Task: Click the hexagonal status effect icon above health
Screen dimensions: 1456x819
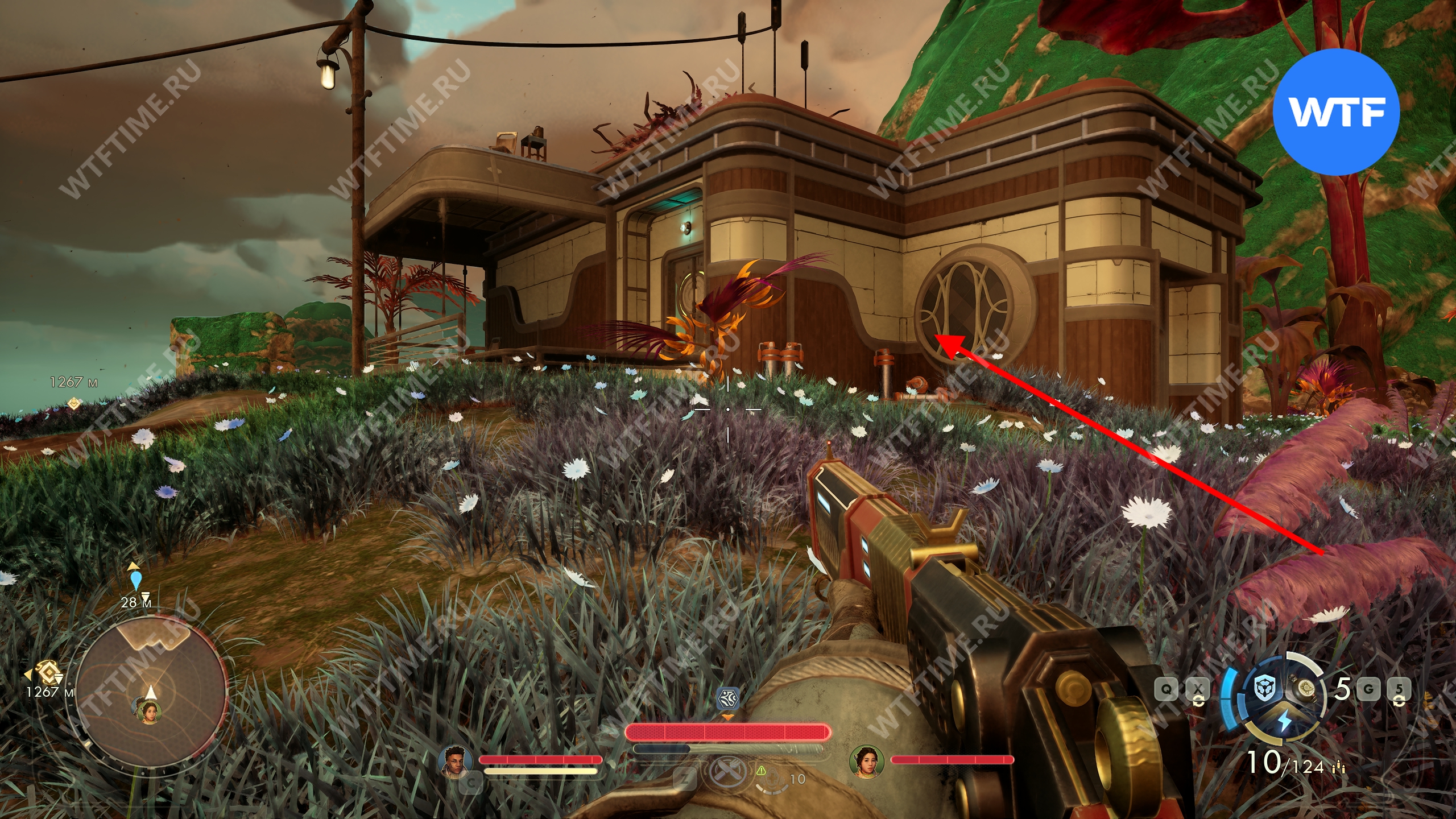Action: tap(727, 697)
